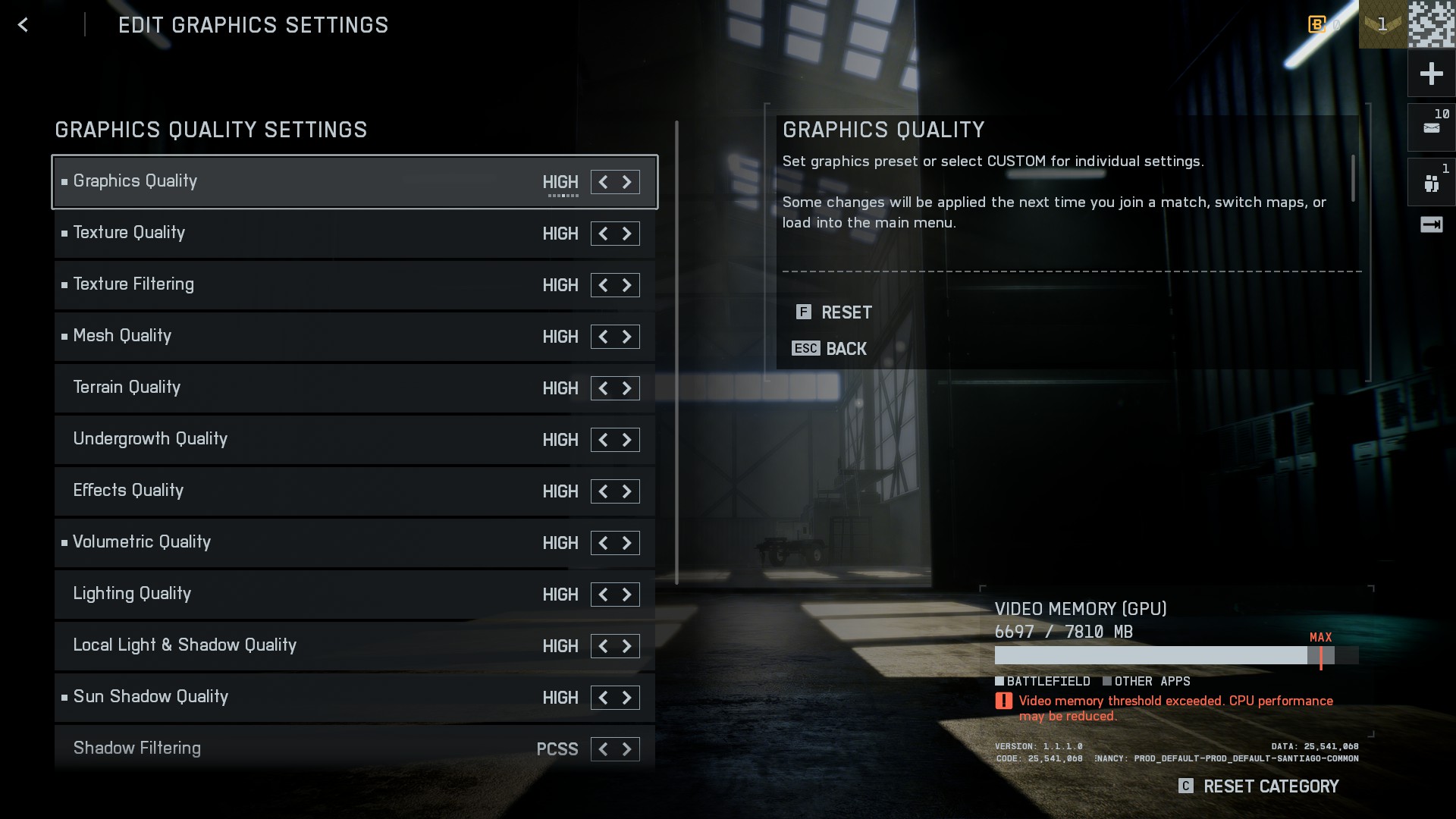1456x819 pixels.
Task: Raise Texture Filtering with the right arrow
Action: [627, 285]
